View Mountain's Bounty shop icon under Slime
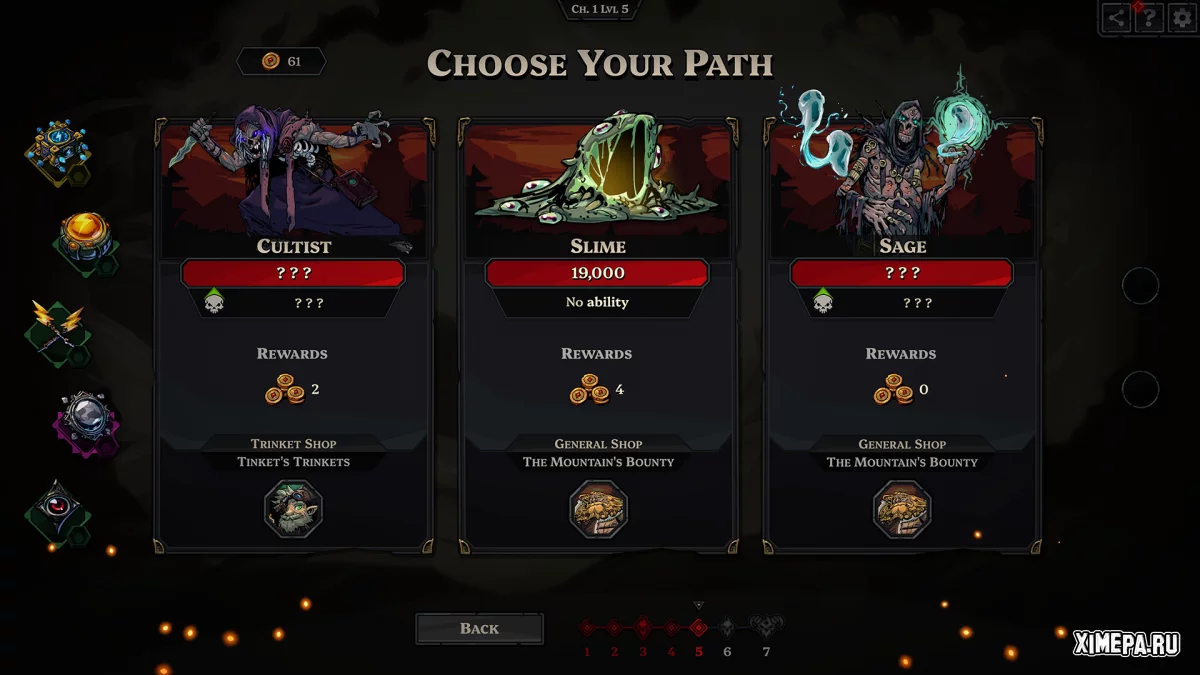Viewport: 1200px width, 675px height. click(x=598, y=509)
